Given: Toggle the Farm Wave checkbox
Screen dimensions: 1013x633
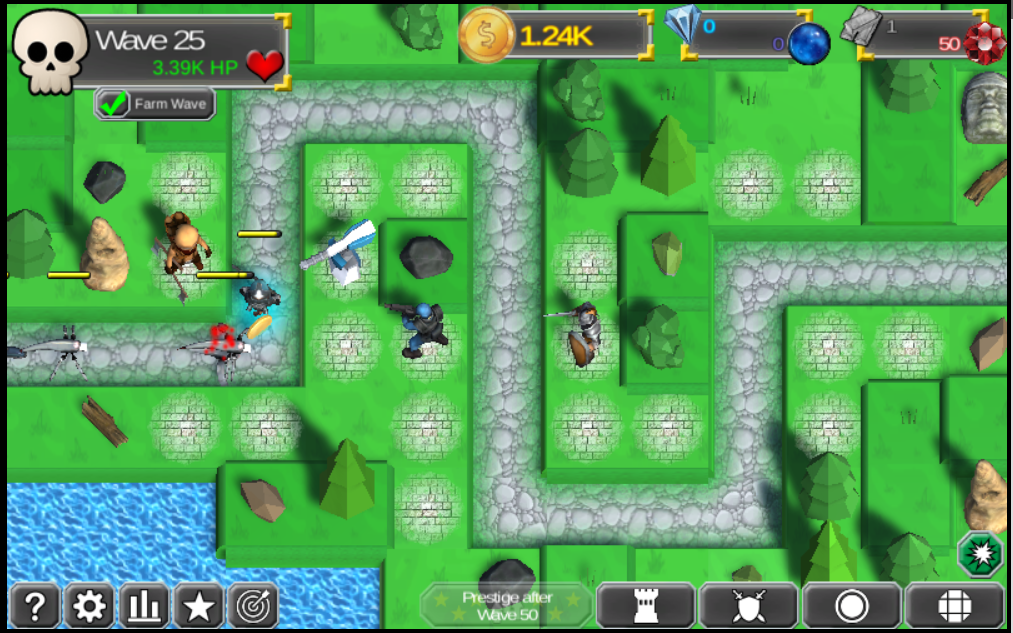Looking at the screenshot, I should 114,104.
